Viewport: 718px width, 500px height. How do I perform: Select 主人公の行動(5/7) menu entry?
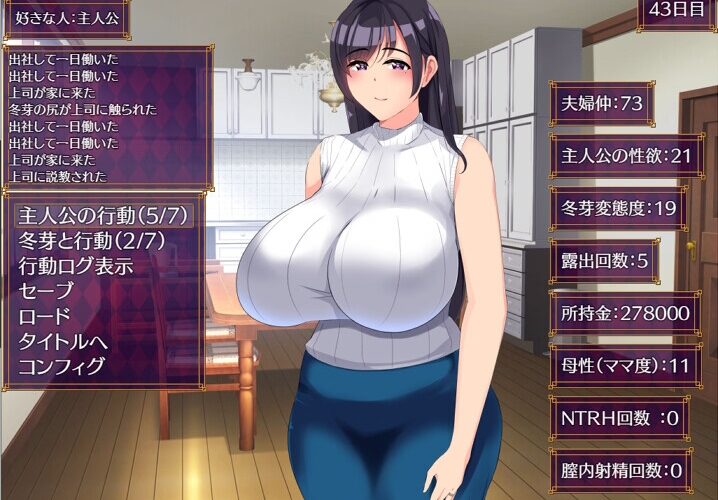coord(103,215)
